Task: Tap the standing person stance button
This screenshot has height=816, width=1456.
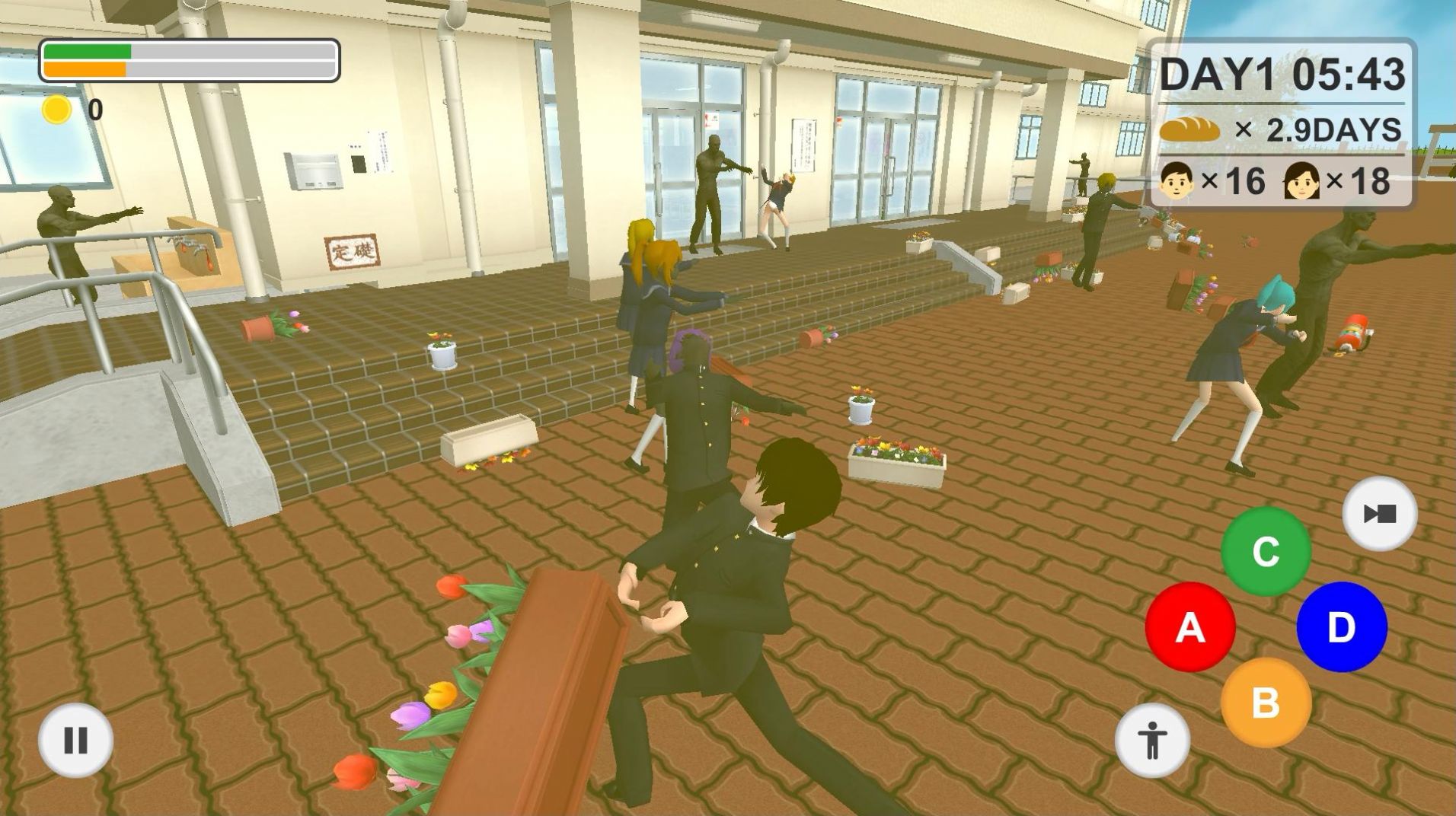Action: coord(1151,740)
